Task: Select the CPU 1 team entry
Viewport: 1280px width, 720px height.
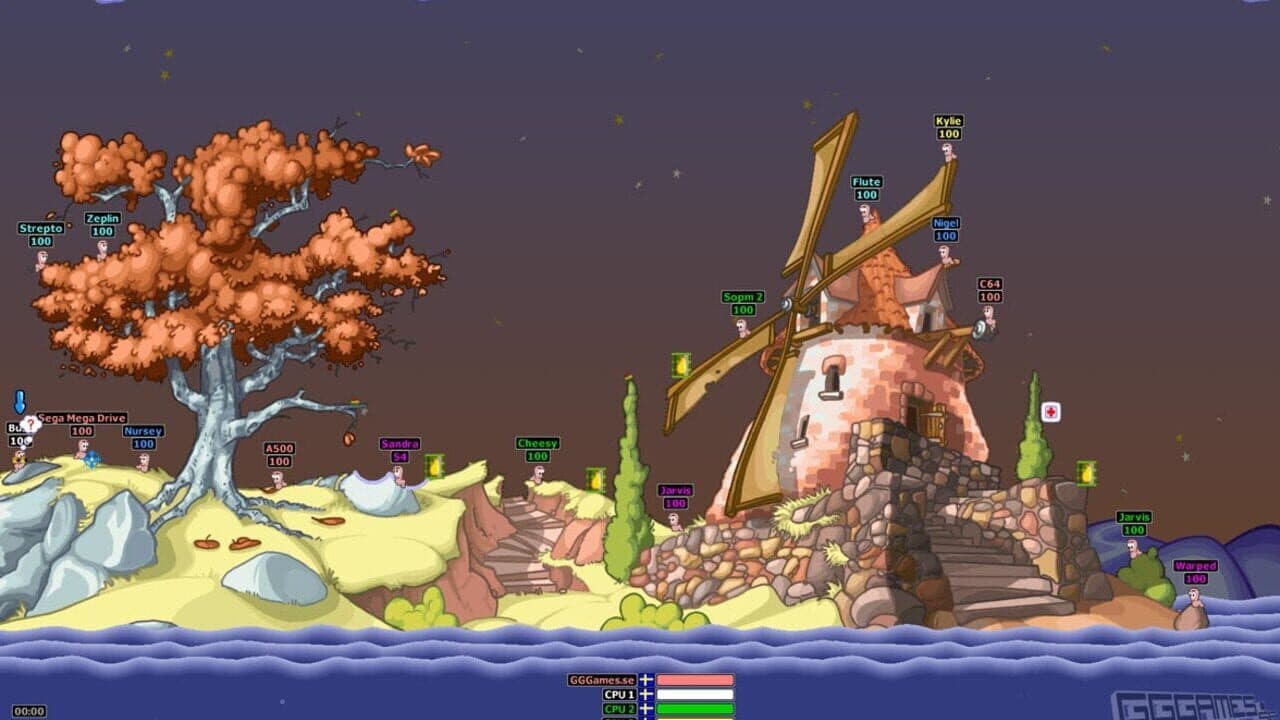Action: [x=619, y=694]
